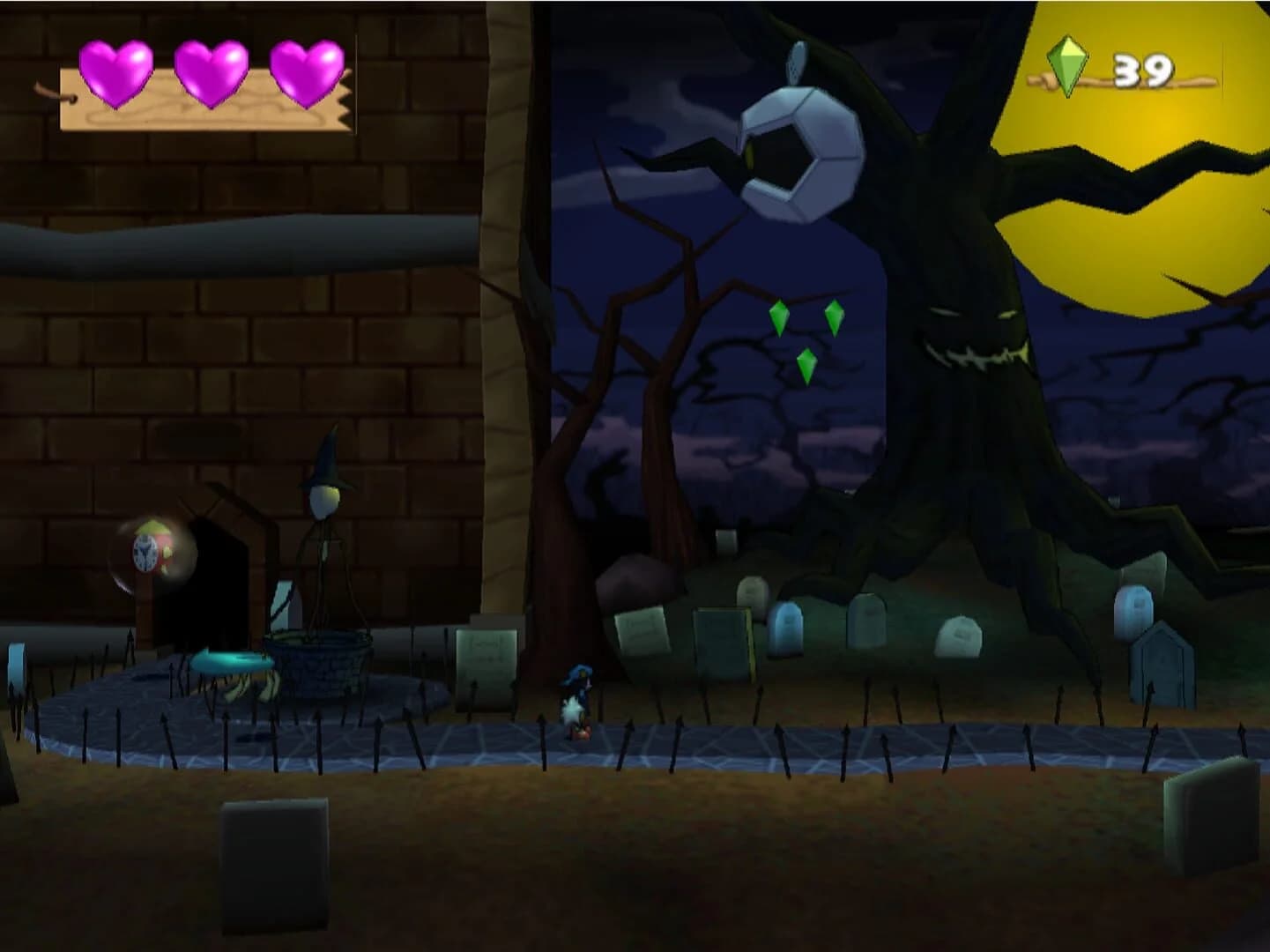
Task: Select the lowest green gem near the tree
Action: (809, 366)
